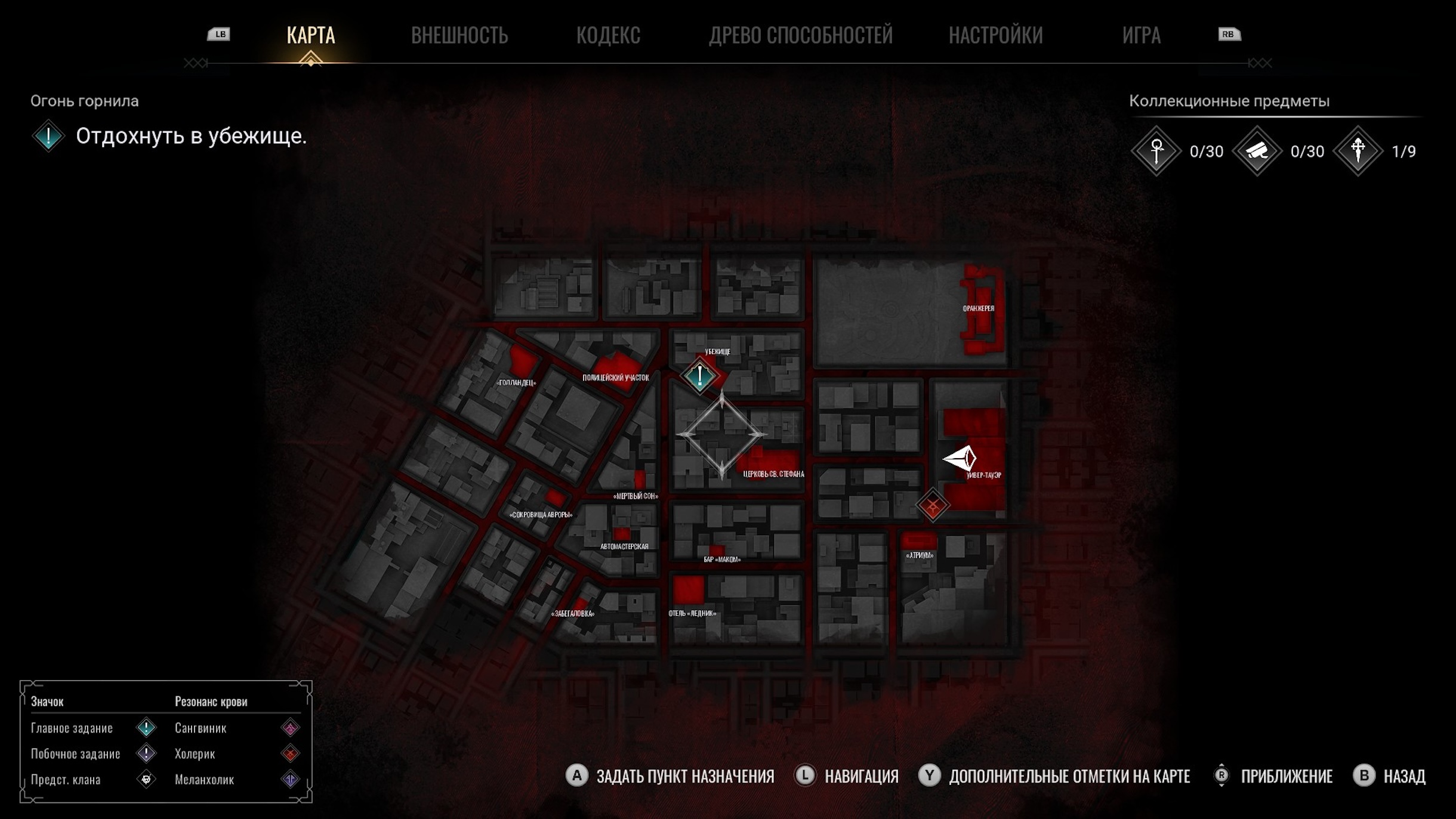Click the ankh collectibles counter icon
The width and height of the screenshot is (1456, 819).
pos(1156,152)
